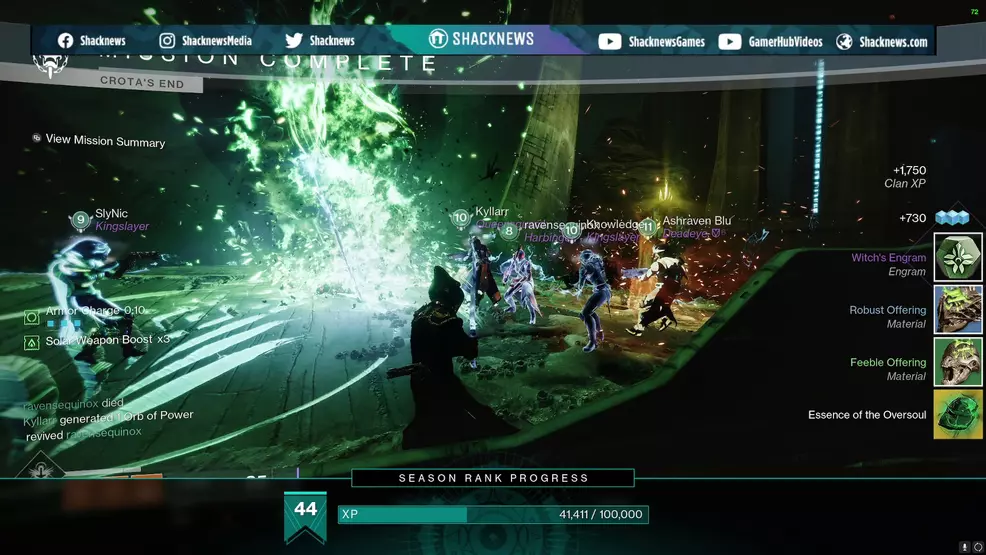Open the ShacknewsGames YouTube link
This screenshot has height=555, width=986.
(652, 42)
